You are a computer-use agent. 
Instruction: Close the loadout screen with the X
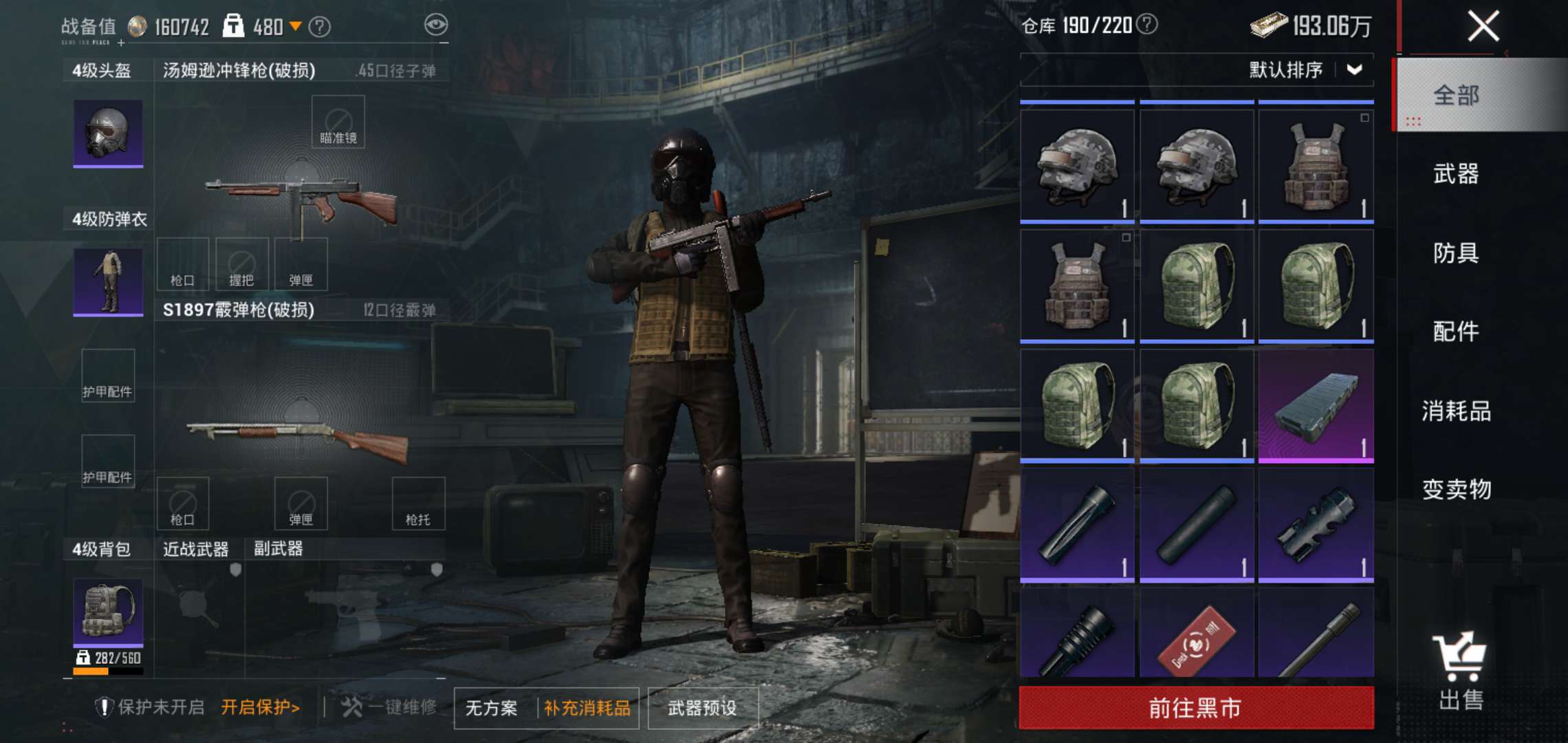click(x=1483, y=27)
